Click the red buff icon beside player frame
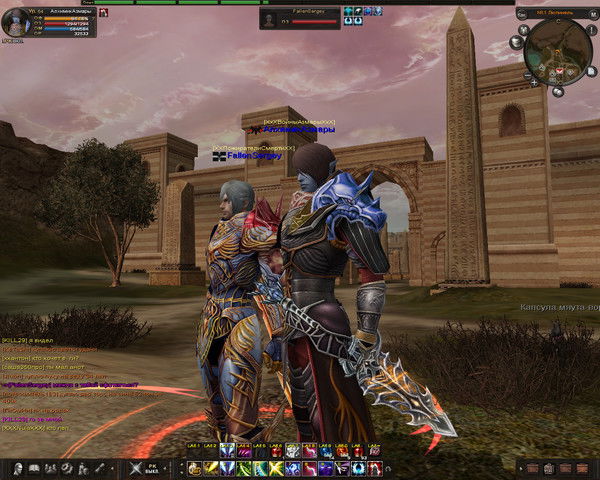Screen dimensions: 600x480 (103, 14)
